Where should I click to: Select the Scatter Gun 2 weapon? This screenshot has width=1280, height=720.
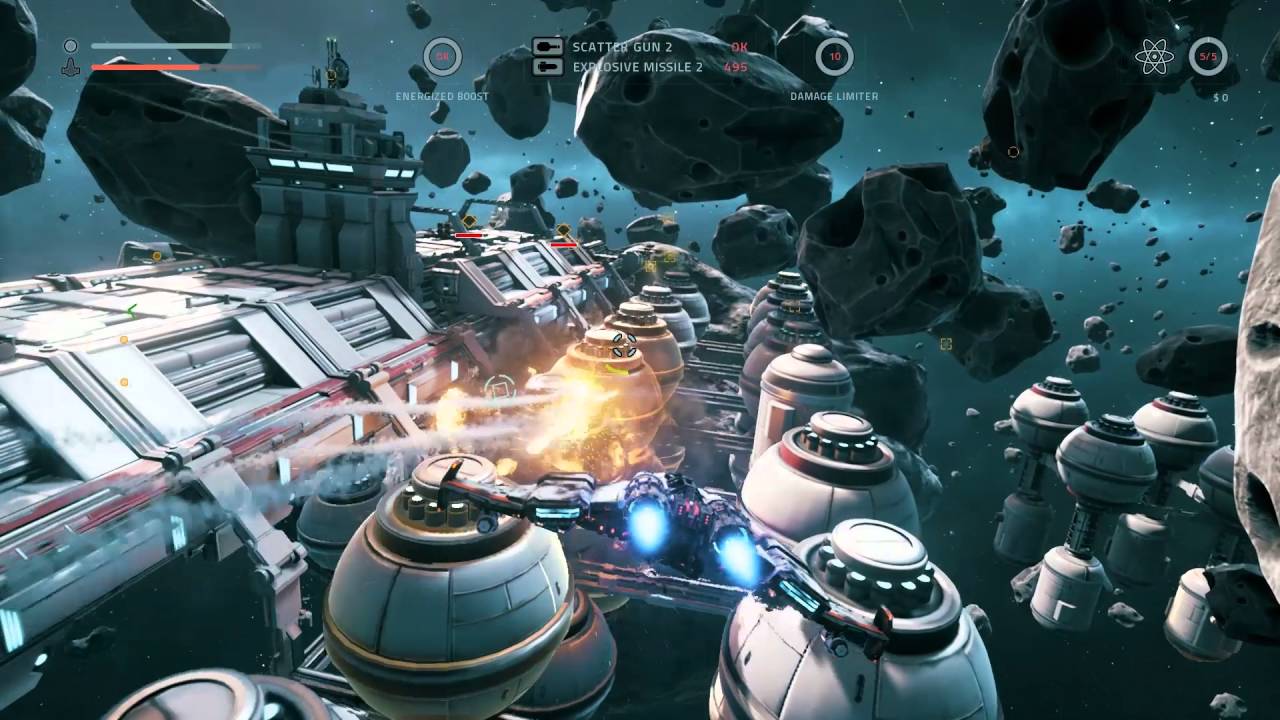[x=621, y=47]
